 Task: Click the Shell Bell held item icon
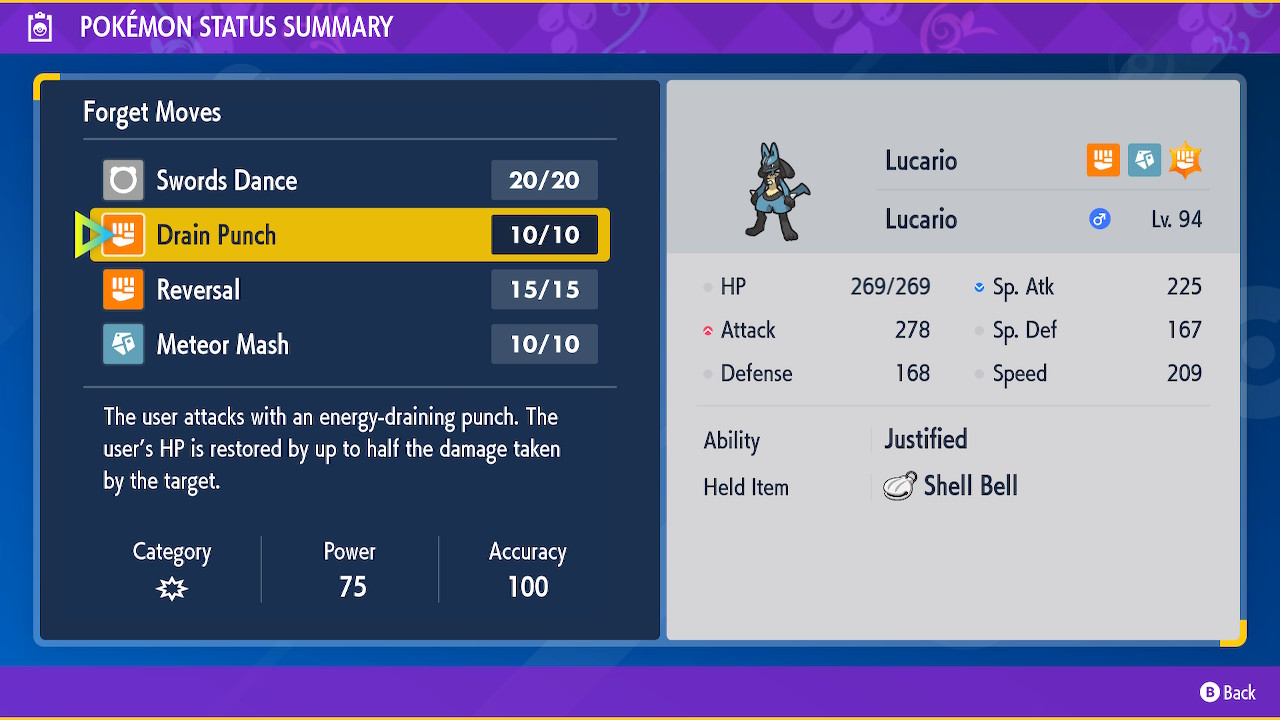click(901, 486)
